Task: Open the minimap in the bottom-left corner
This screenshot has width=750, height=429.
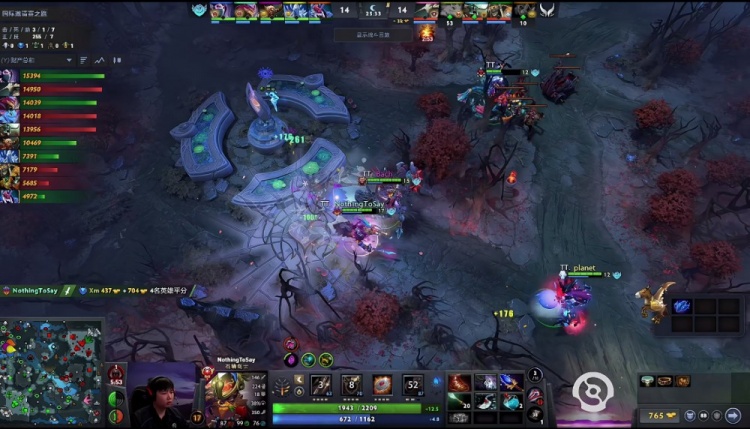Action: 52,371
